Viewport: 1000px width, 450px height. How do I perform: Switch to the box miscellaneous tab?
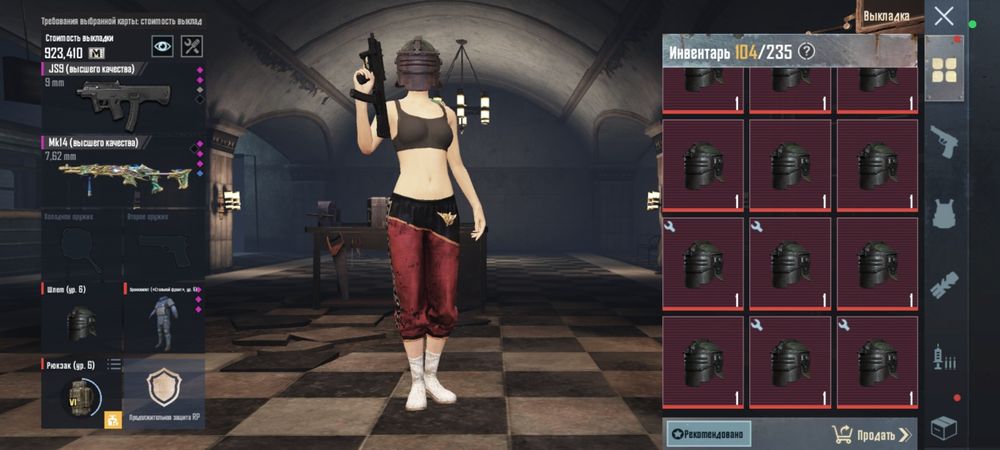click(x=943, y=428)
